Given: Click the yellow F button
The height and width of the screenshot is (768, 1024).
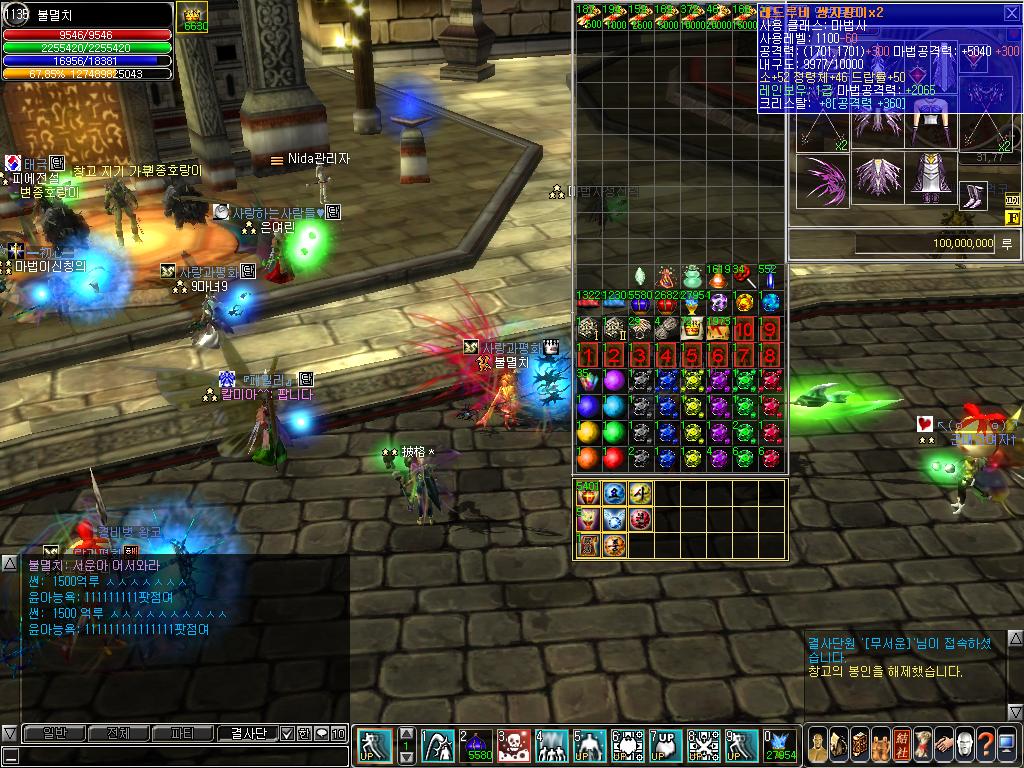Looking at the screenshot, I should pyautogui.click(x=1012, y=217).
